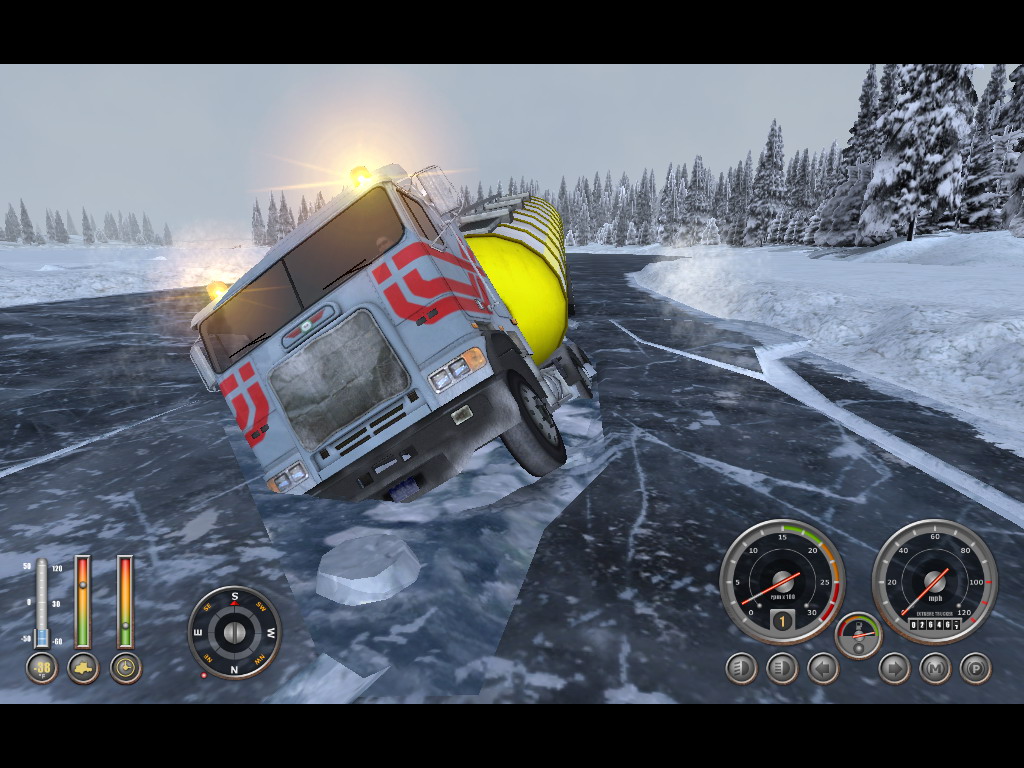
Task: Toggle the low-beam headlights button
Action: point(741,668)
